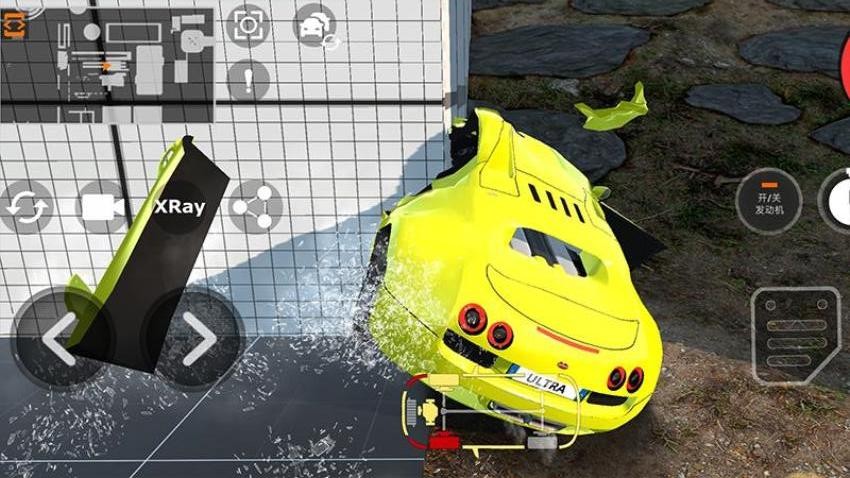Image resolution: width=850 pixels, height=478 pixels.
Task: Open the share nodes button
Action: 256,207
